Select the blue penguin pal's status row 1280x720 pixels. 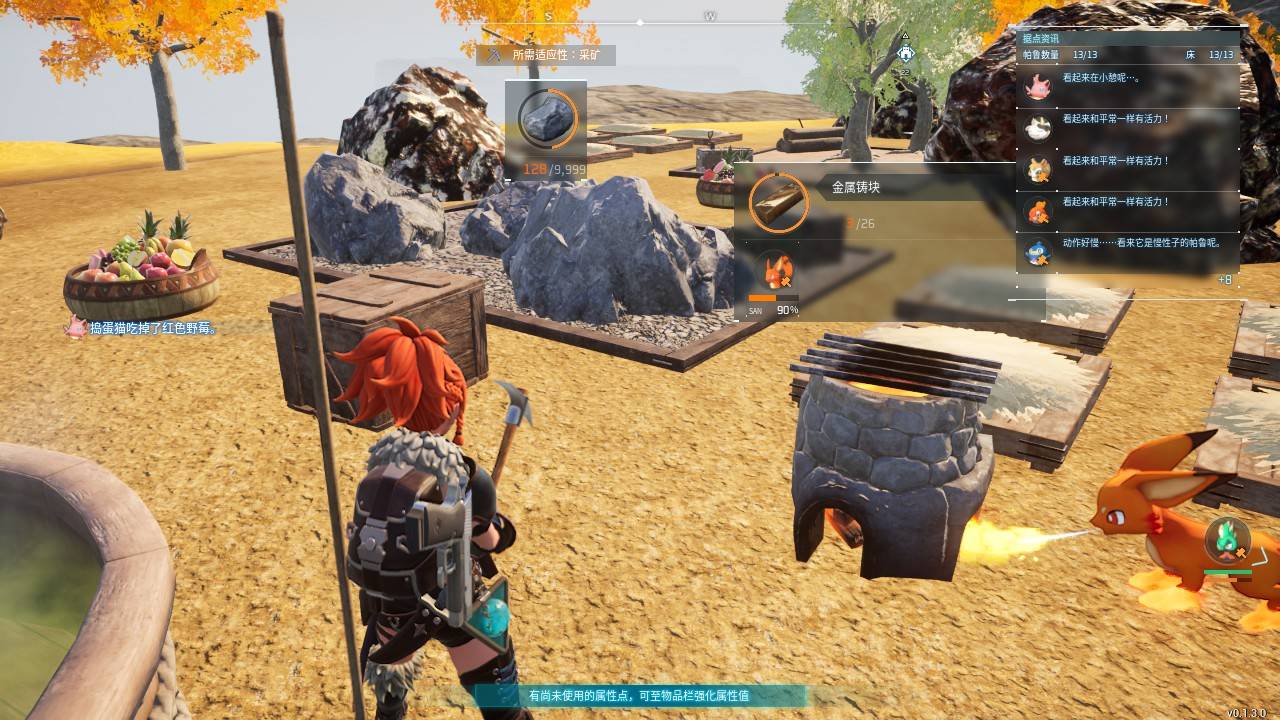point(1128,251)
